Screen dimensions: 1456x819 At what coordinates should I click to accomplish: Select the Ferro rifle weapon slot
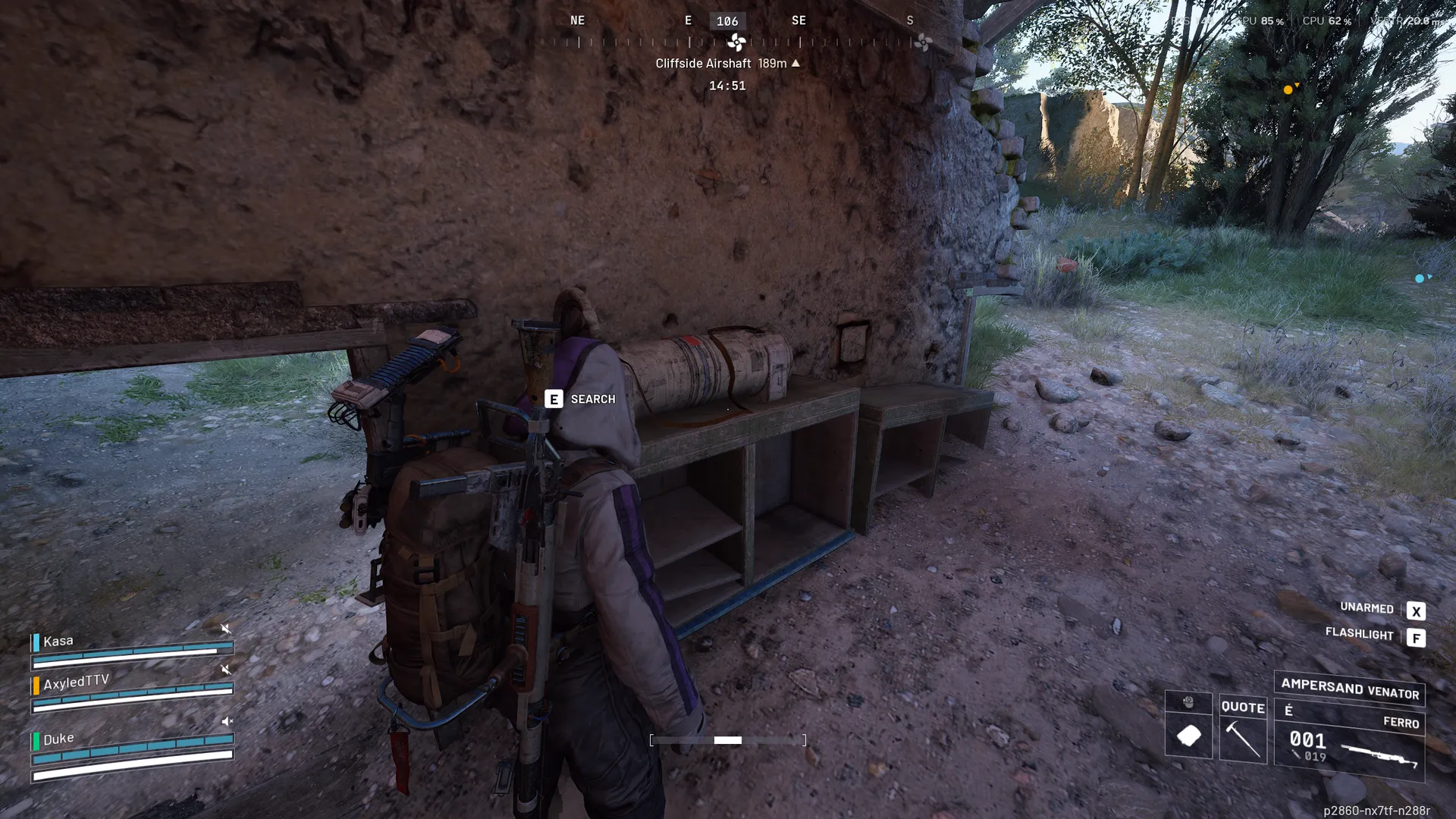pyautogui.click(x=1349, y=741)
